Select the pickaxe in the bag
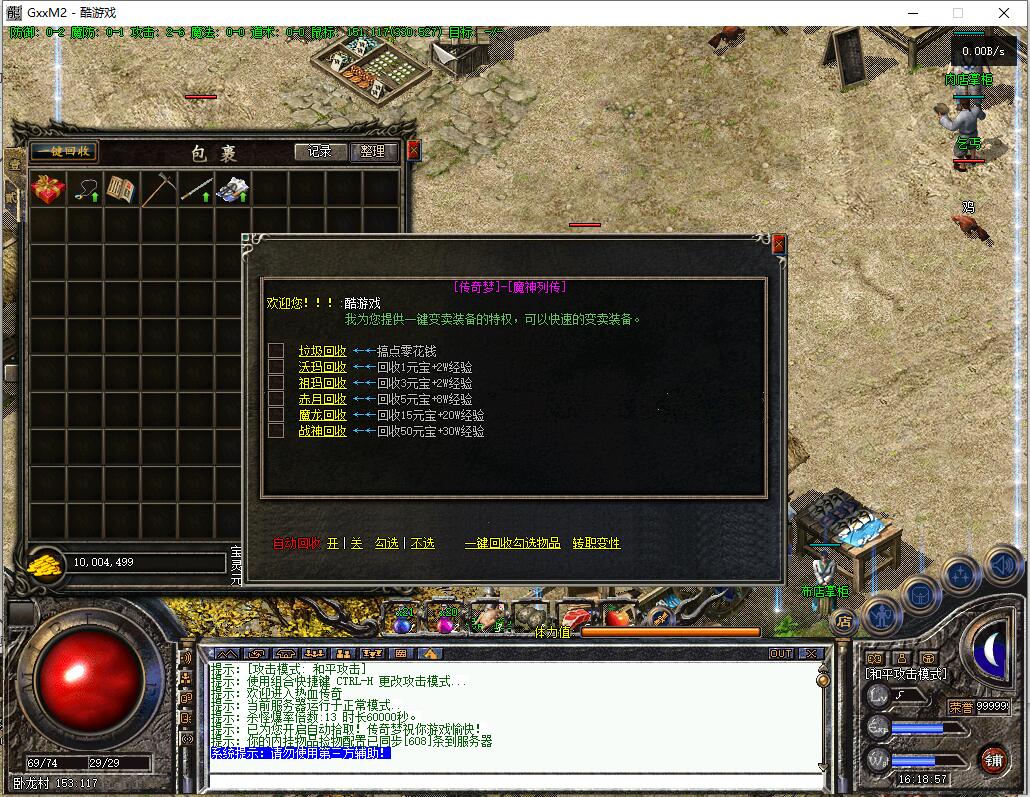 158,189
